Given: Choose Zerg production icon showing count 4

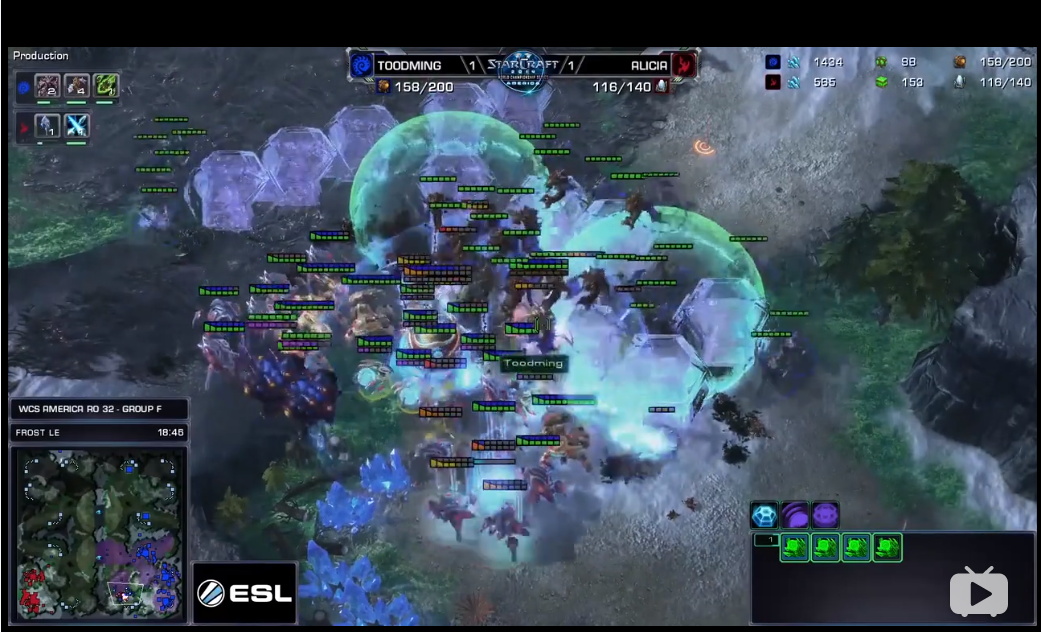Looking at the screenshot, I should pos(77,87).
